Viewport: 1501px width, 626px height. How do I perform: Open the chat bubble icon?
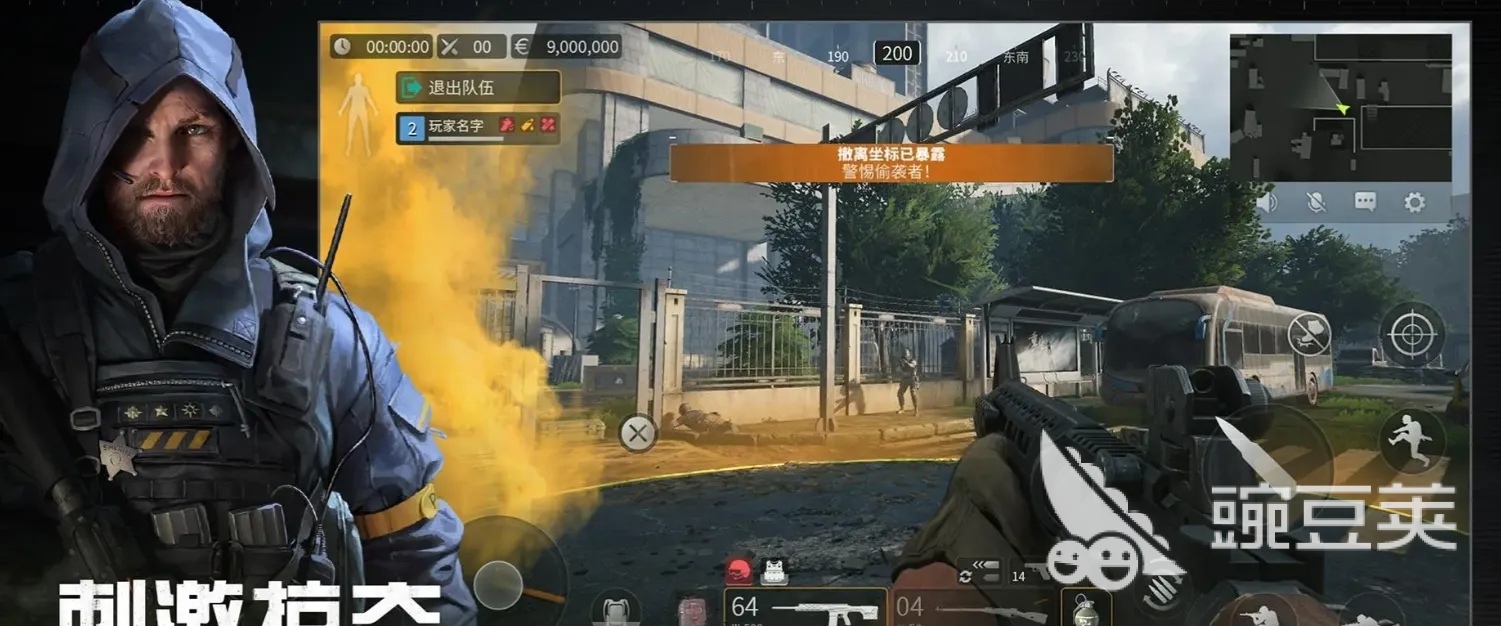(1365, 203)
